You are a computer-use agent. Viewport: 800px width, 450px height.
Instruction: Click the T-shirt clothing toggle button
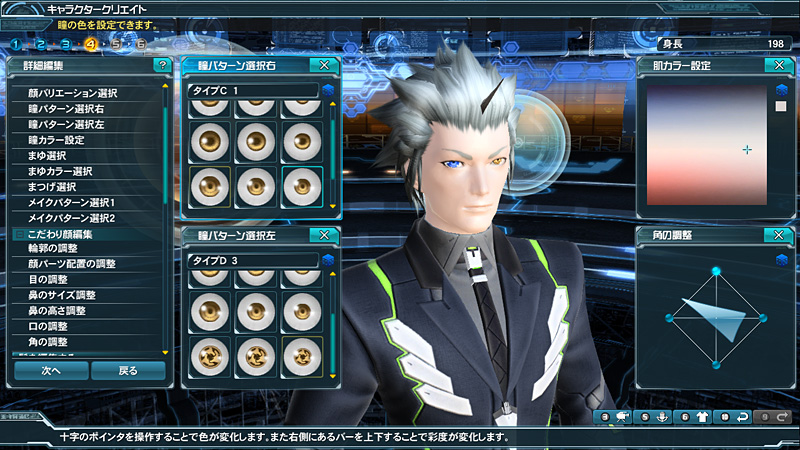696,416
